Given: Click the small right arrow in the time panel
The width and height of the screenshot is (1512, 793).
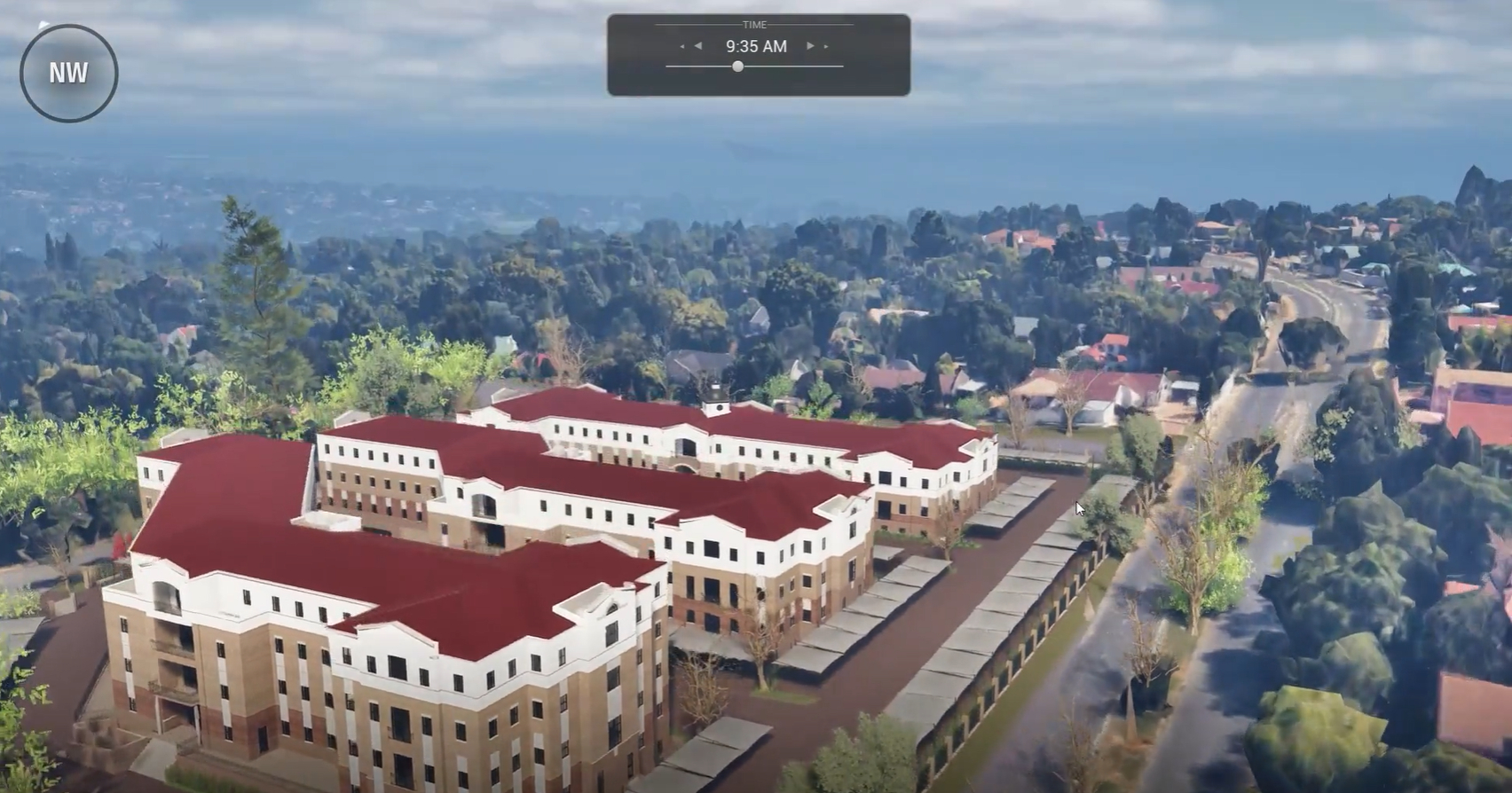Looking at the screenshot, I should click(x=827, y=46).
